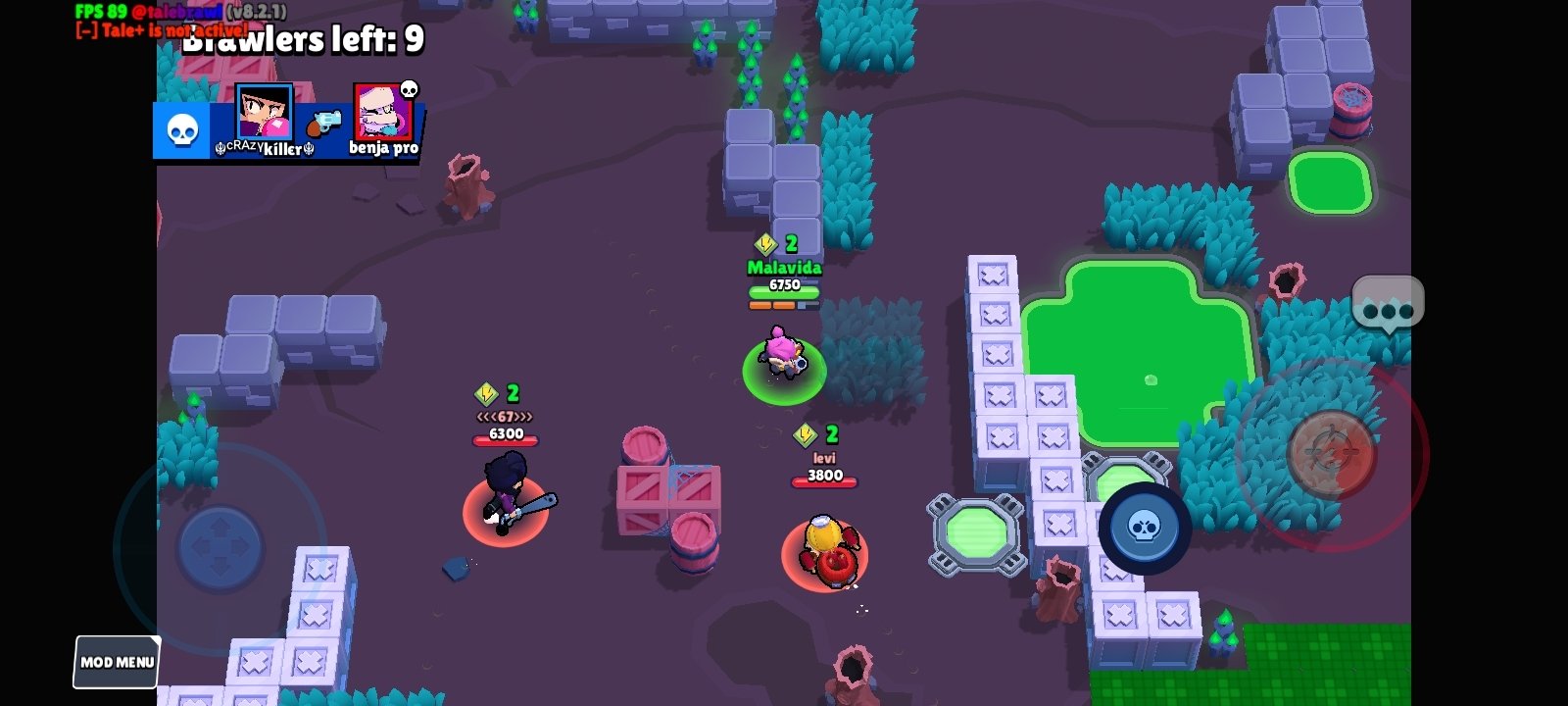
Task: Select benja pro's portrait in the kill feed
Action: click(x=381, y=112)
